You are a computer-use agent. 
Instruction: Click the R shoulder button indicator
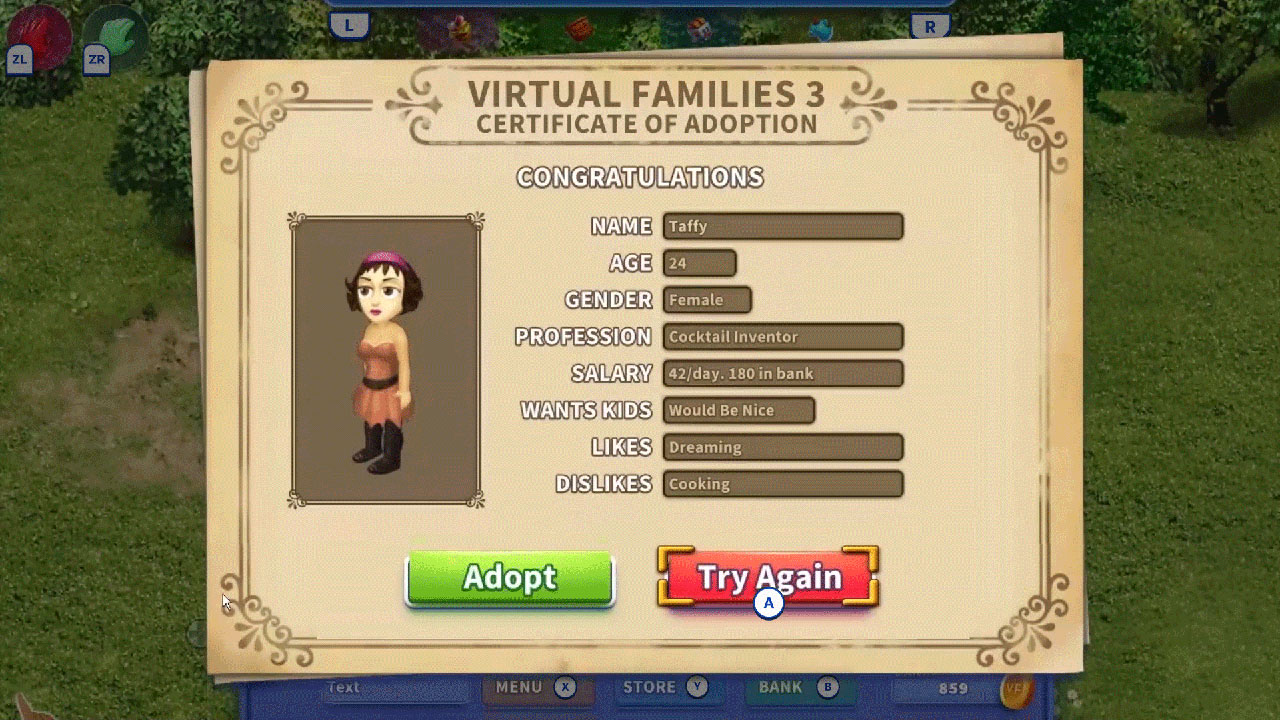[930, 26]
